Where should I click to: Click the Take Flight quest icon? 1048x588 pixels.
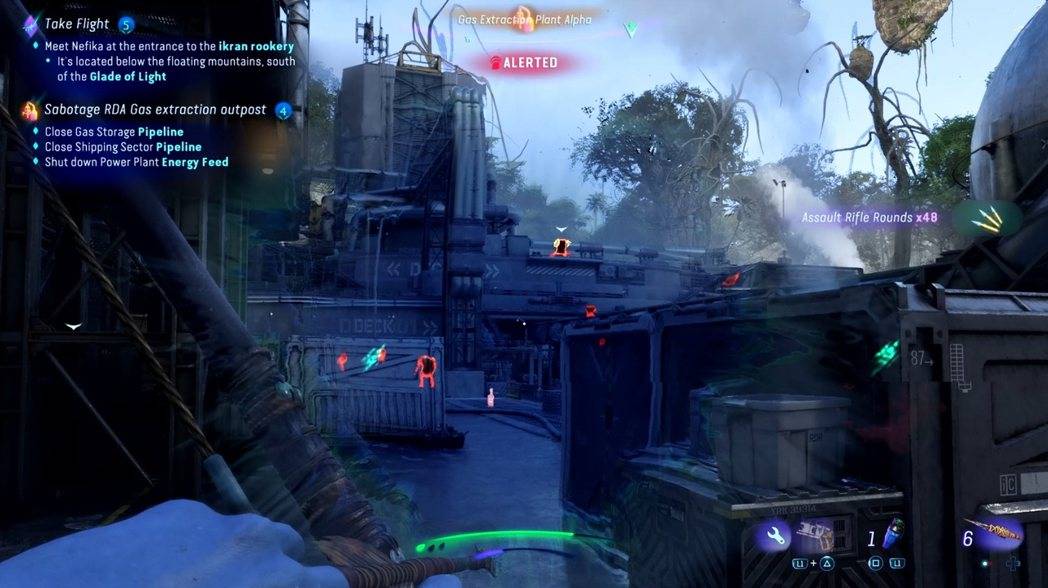tap(30, 25)
